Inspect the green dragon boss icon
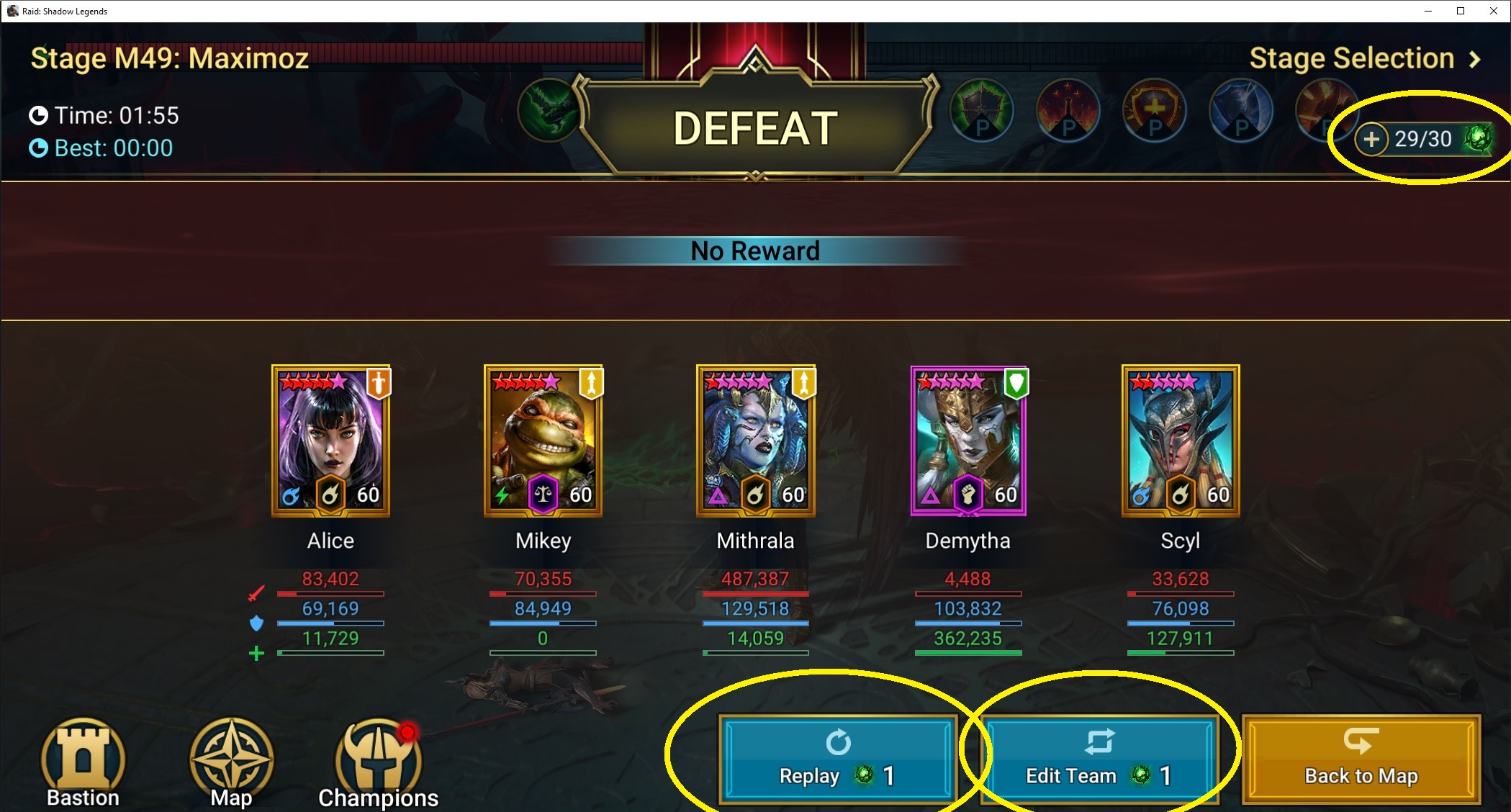The width and height of the screenshot is (1511, 812). point(549,112)
